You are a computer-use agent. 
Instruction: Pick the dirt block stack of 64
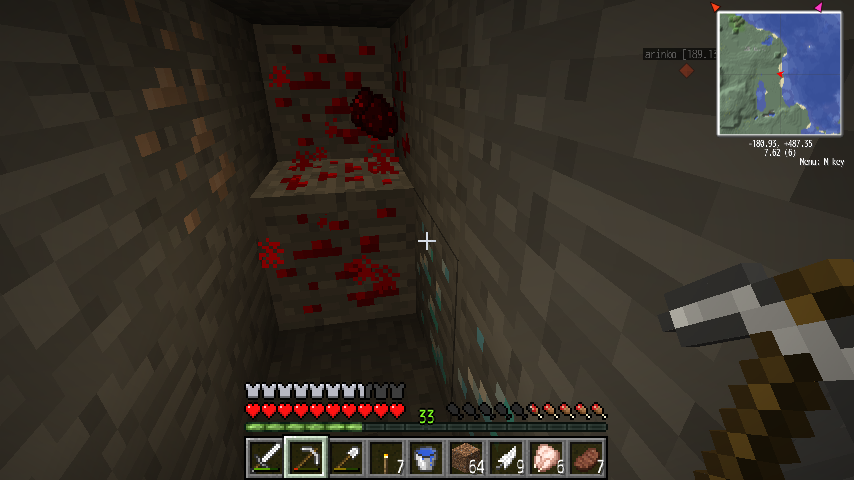pos(465,459)
